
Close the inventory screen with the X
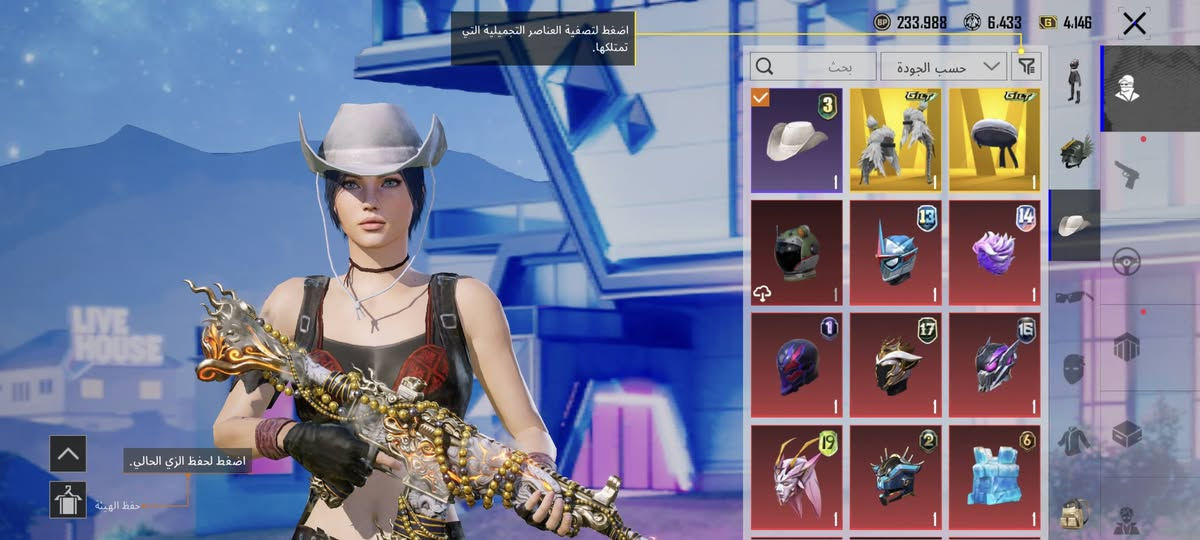tap(1134, 24)
